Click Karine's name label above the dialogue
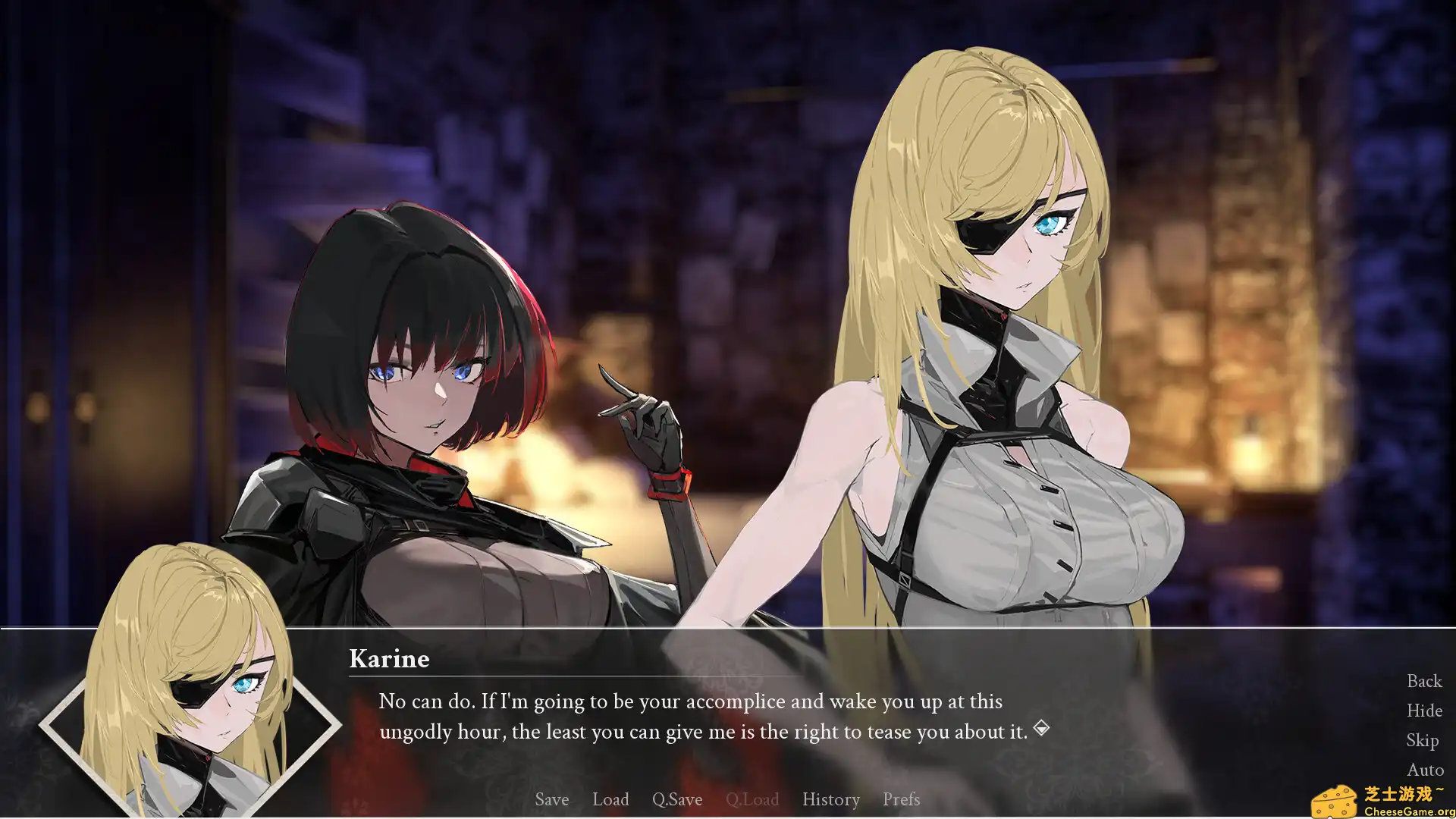This screenshot has width=1456, height=819. [x=390, y=659]
